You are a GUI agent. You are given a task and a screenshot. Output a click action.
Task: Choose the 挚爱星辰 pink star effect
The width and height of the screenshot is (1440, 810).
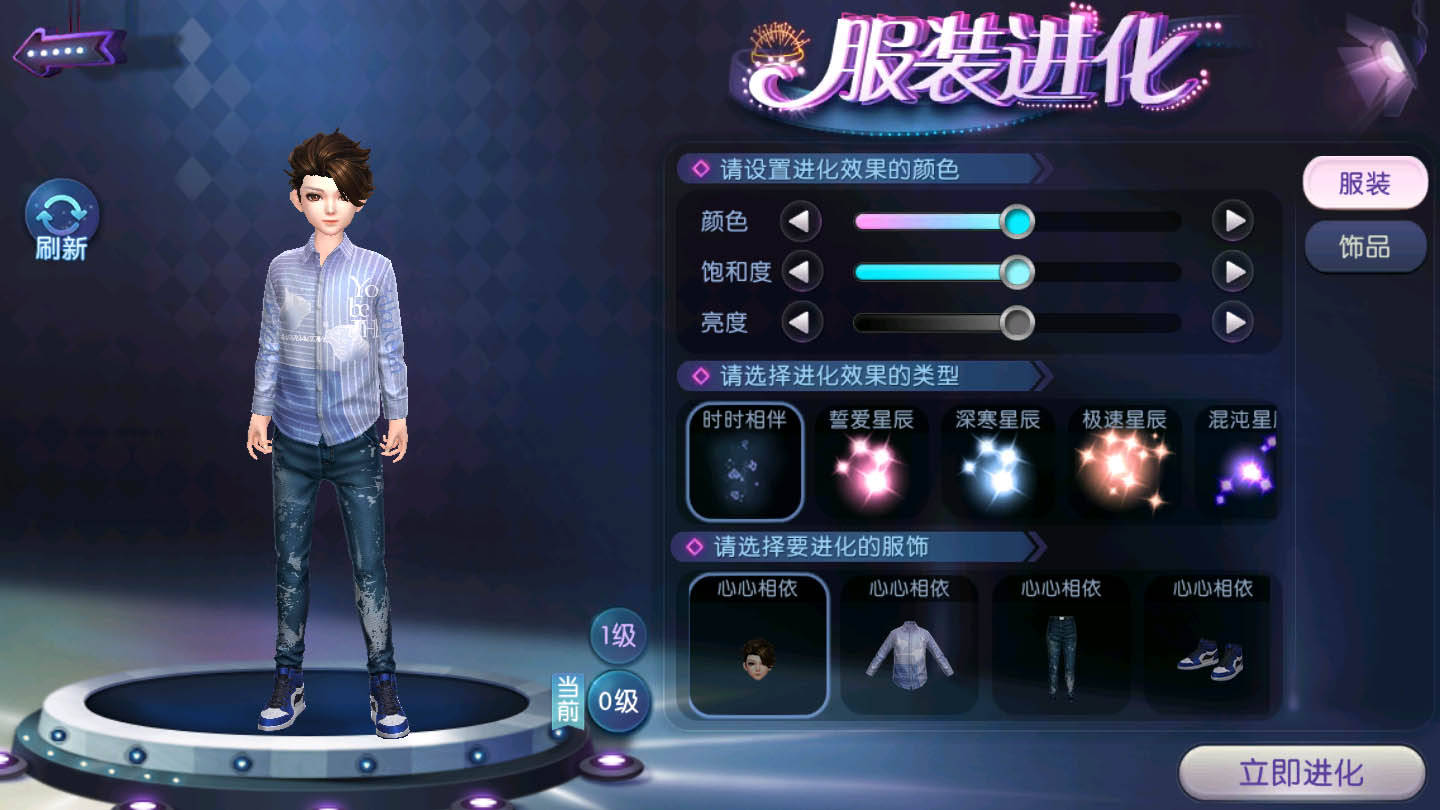pos(871,462)
